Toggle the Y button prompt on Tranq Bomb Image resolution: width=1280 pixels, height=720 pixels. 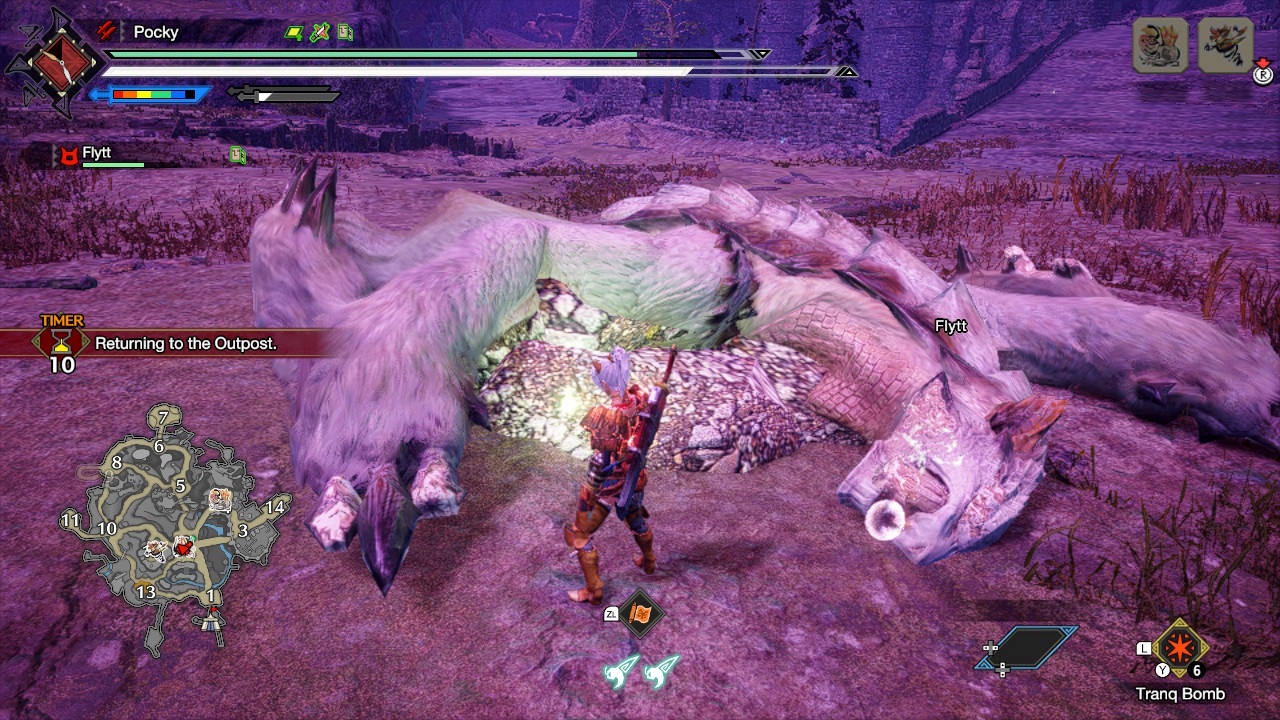(1163, 668)
